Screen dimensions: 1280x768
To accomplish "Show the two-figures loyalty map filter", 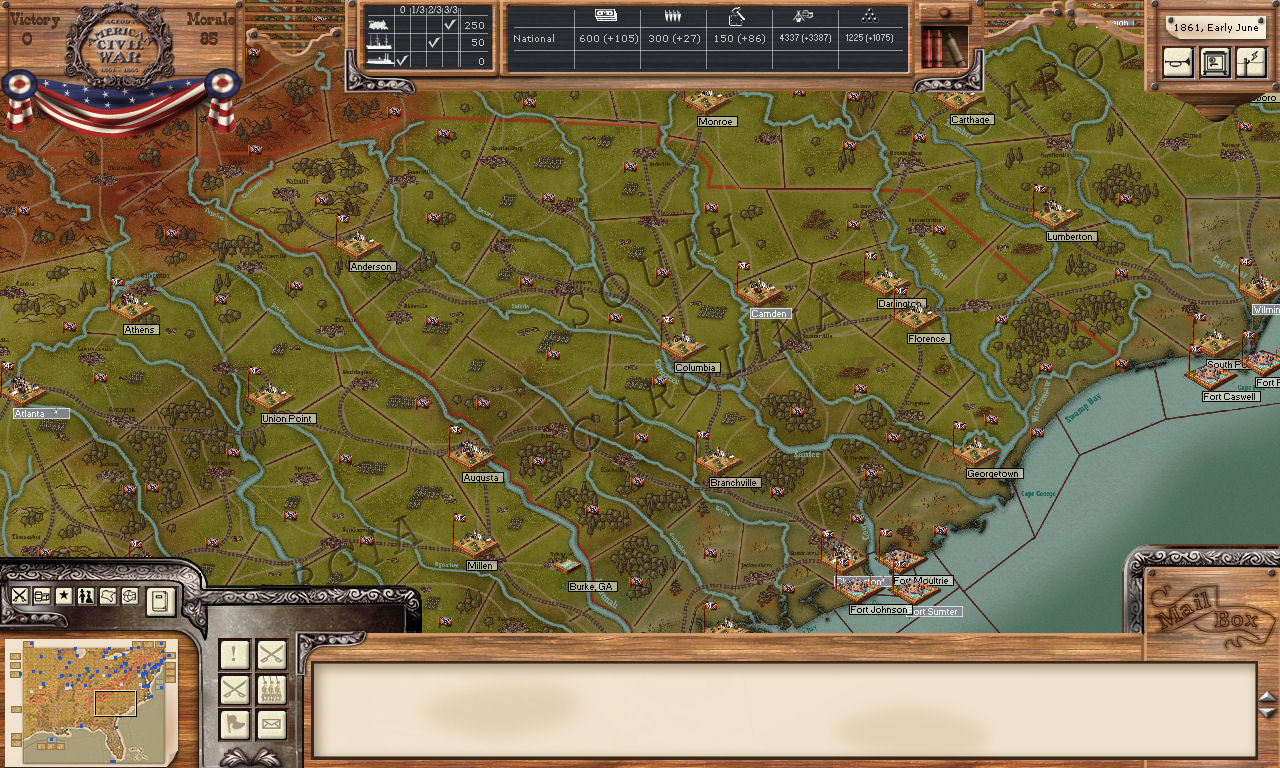I will tap(86, 596).
